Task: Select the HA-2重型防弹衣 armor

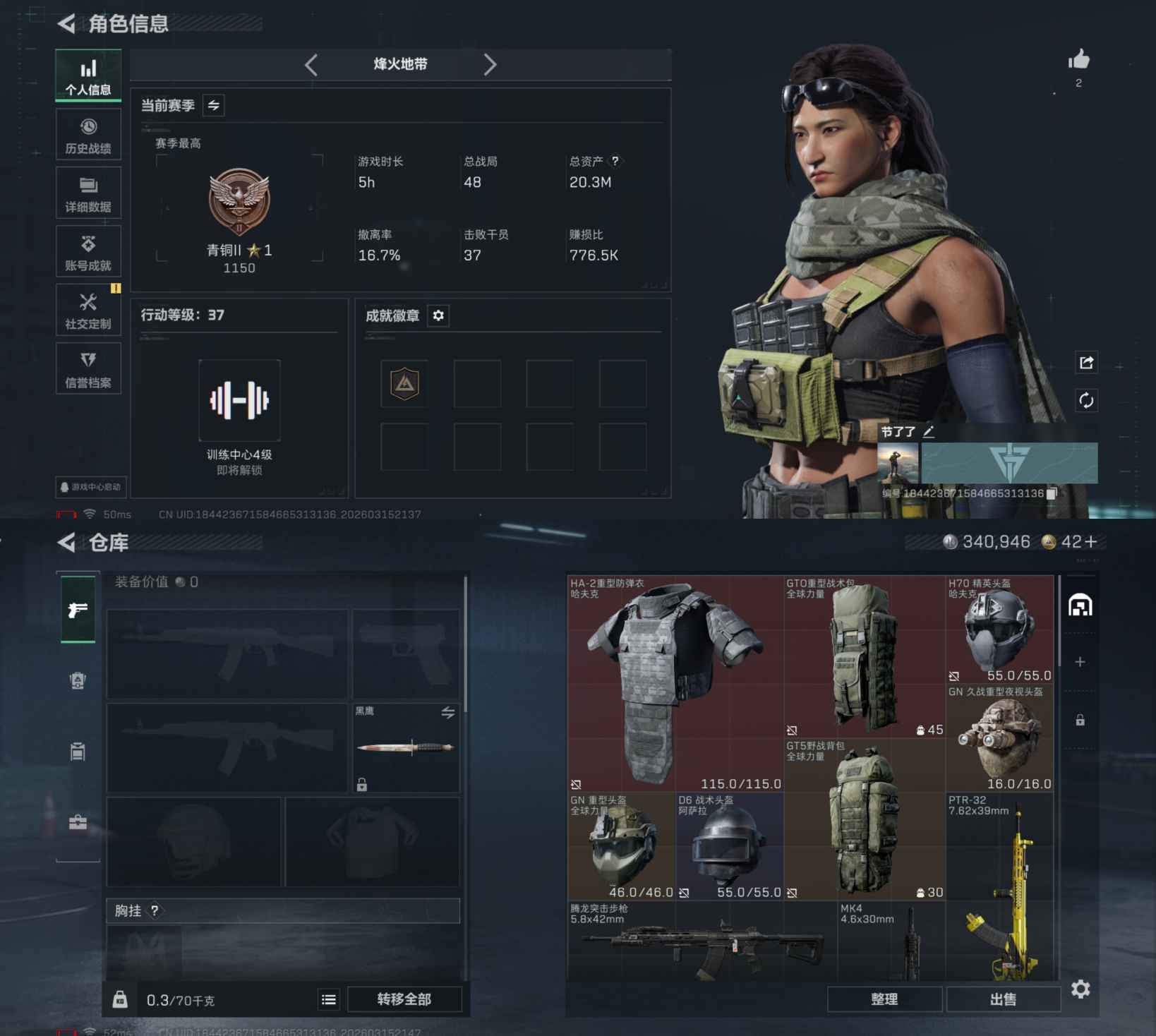Action: click(x=675, y=683)
